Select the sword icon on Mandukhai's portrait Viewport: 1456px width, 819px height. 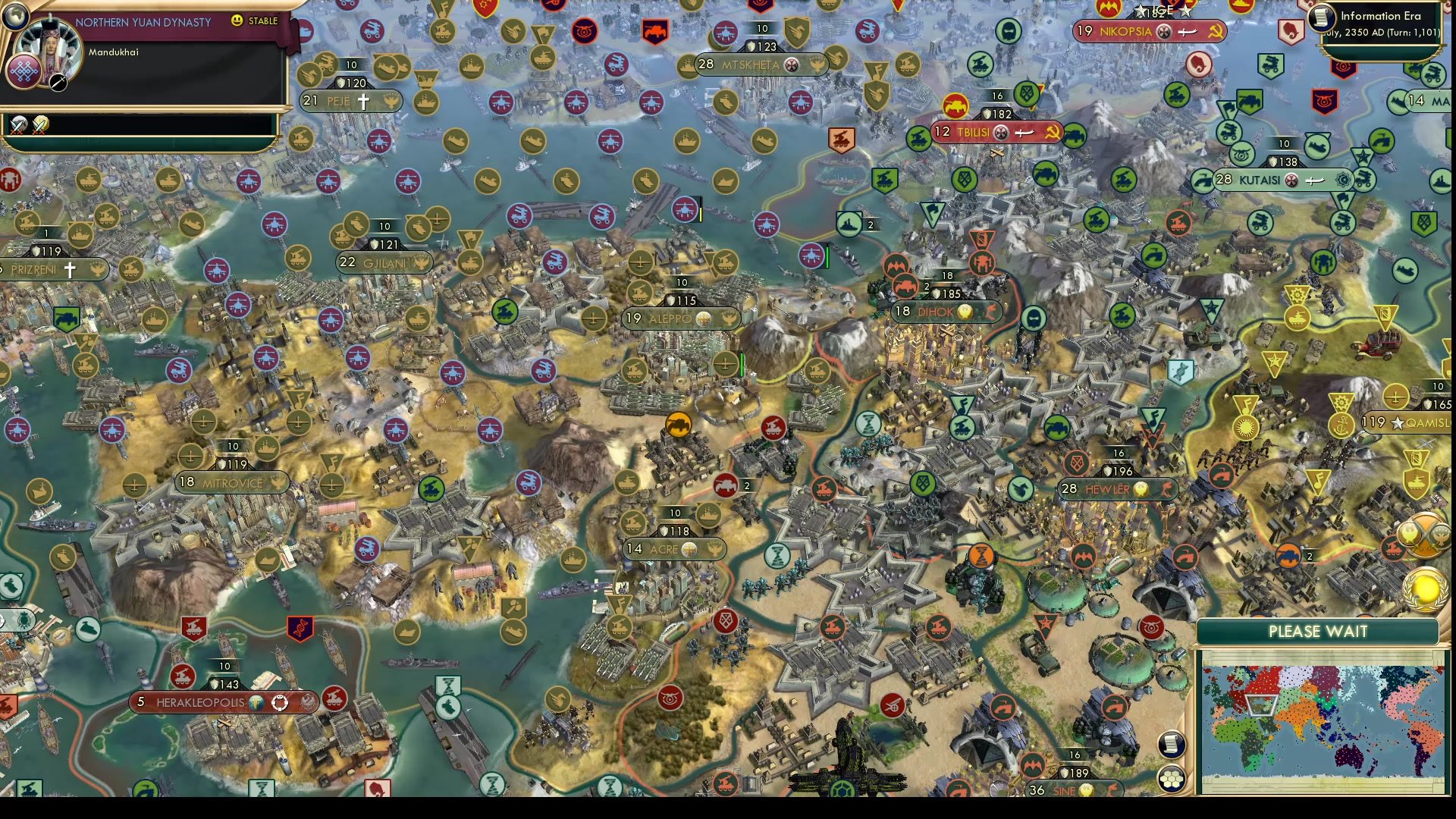[57, 82]
